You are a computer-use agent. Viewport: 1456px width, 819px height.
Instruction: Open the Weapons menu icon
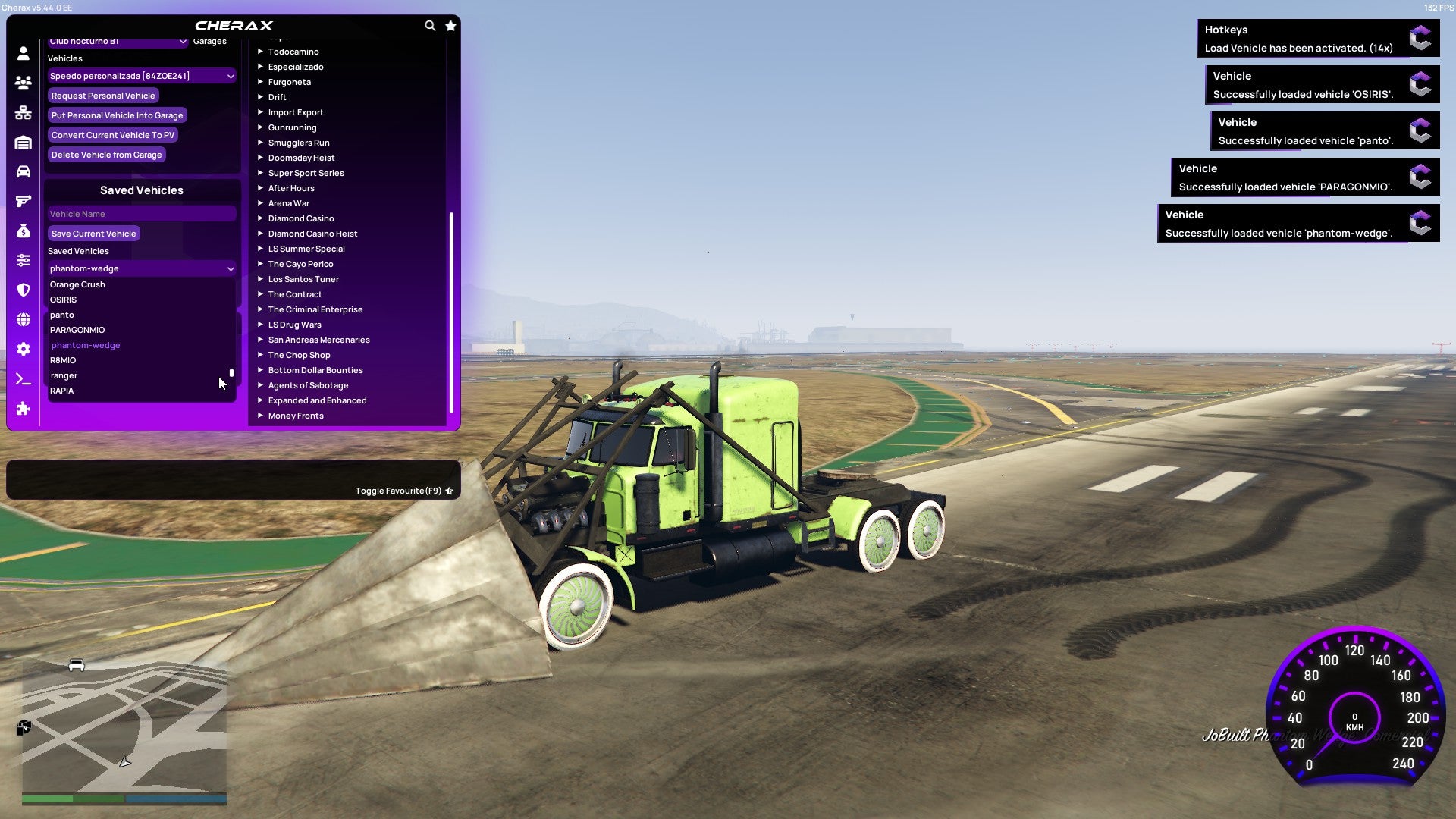[x=22, y=200]
